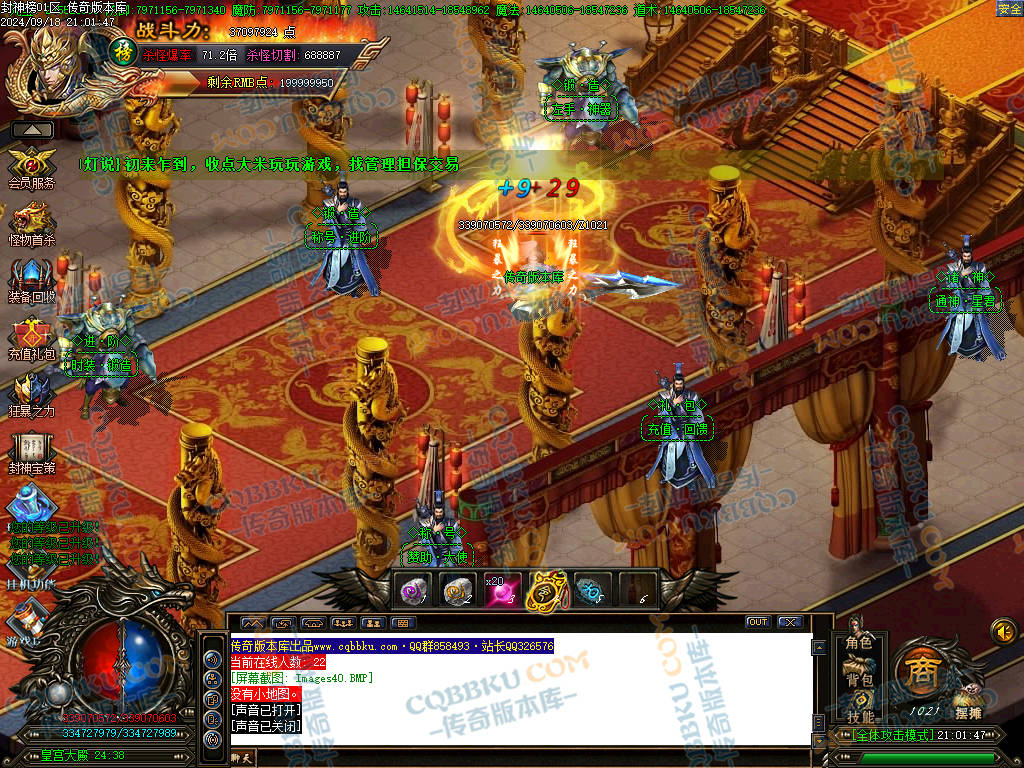Open the 背包 backpack inventory

[x=859, y=680]
